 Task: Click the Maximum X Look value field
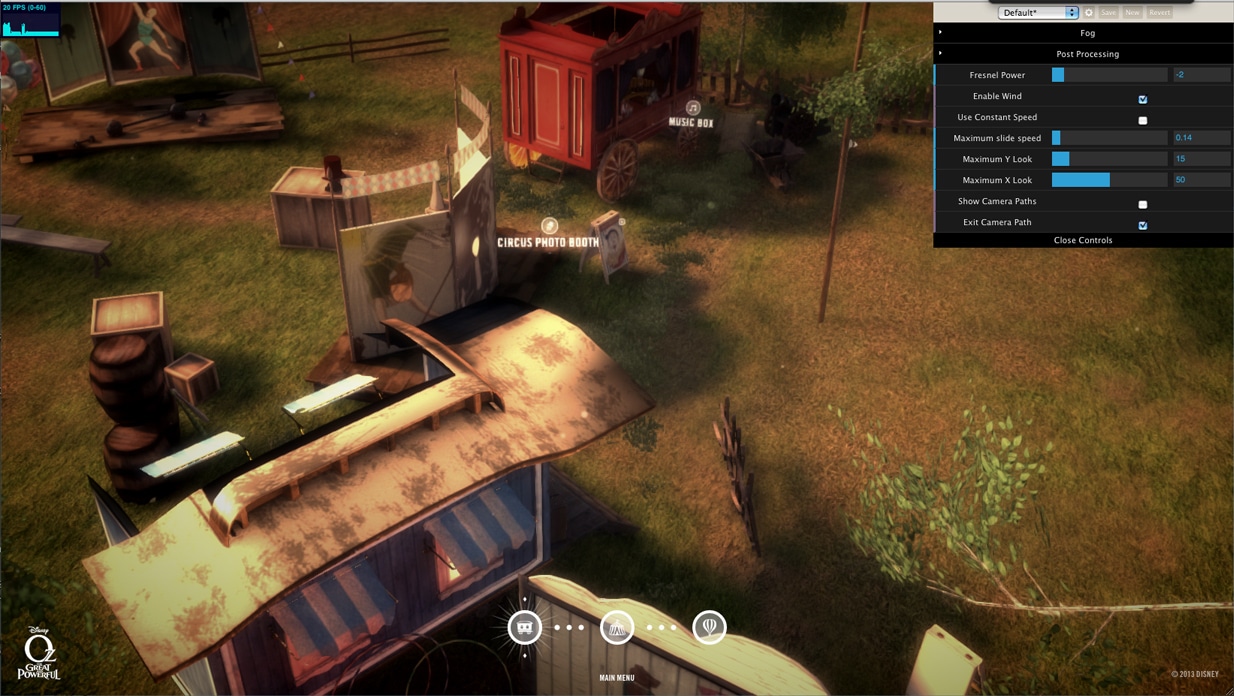tap(1201, 180)
